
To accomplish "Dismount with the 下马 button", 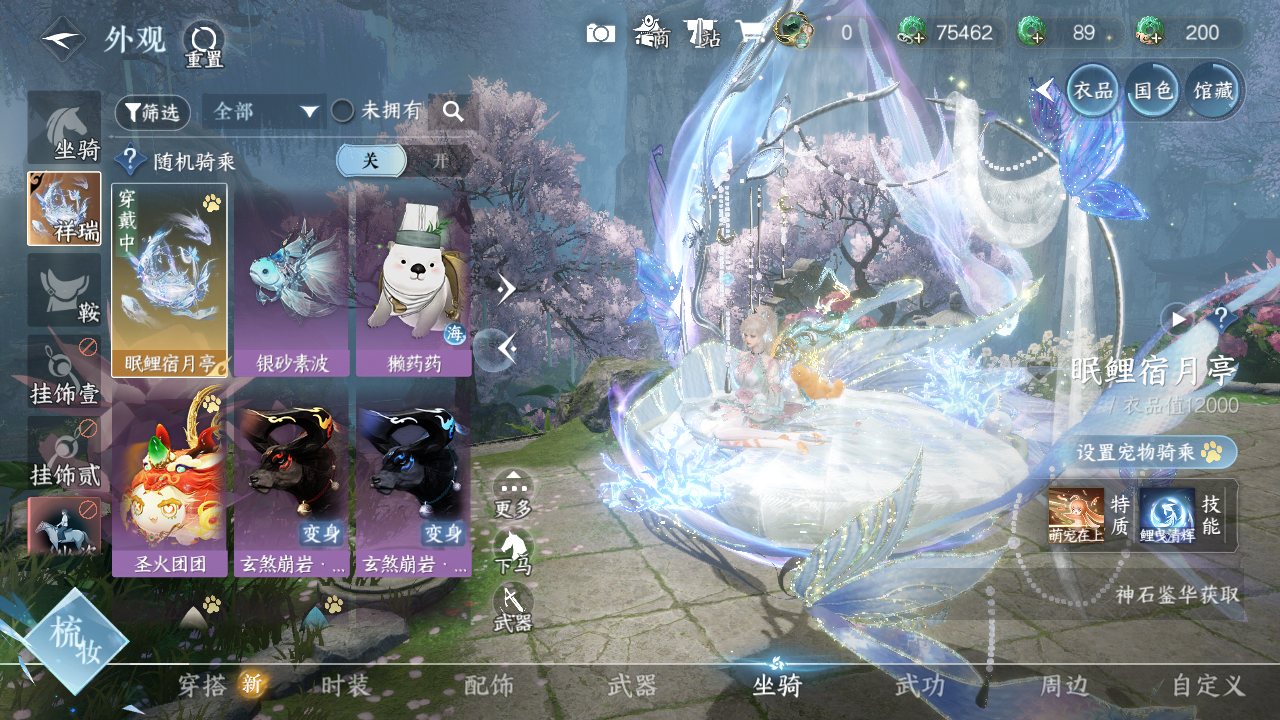I will (513, 552).
